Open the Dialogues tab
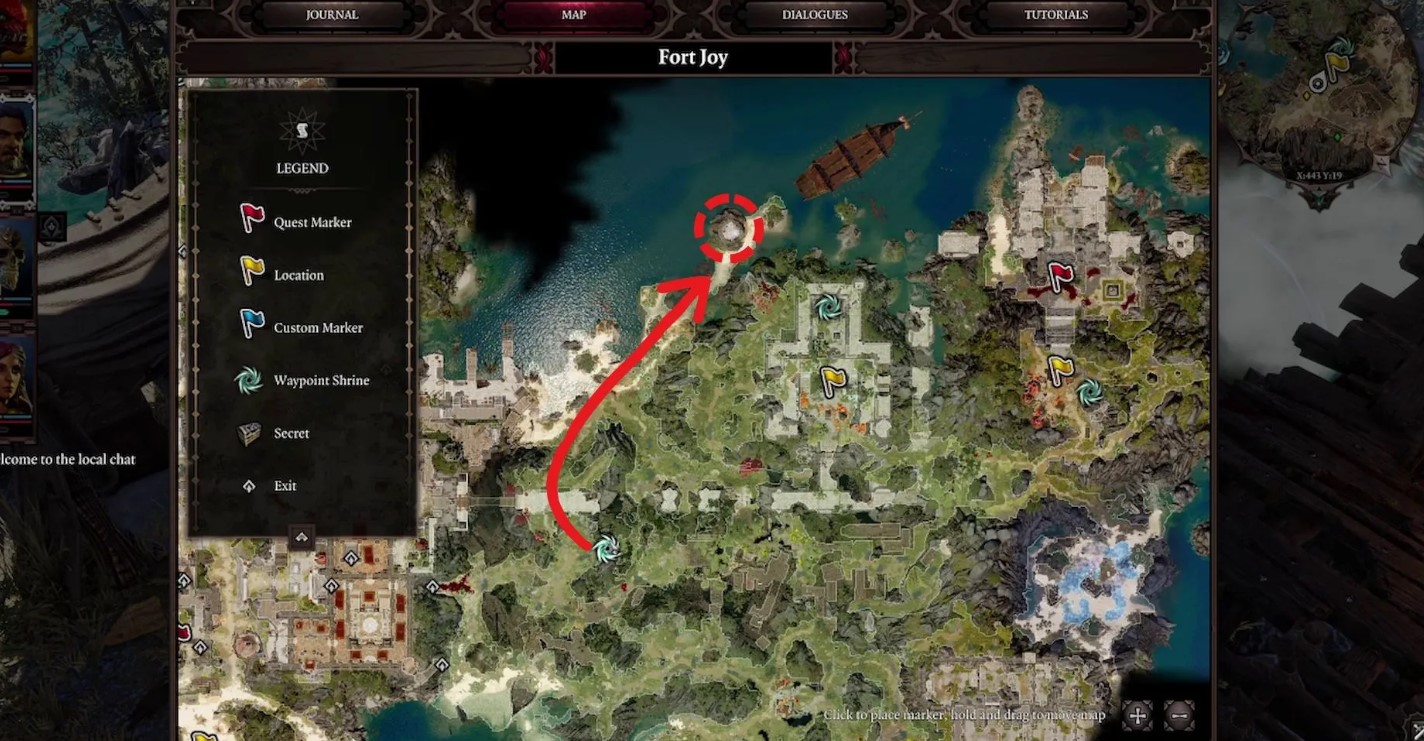This screenshot has width=1424, height=741. click(x=814, y=15)
